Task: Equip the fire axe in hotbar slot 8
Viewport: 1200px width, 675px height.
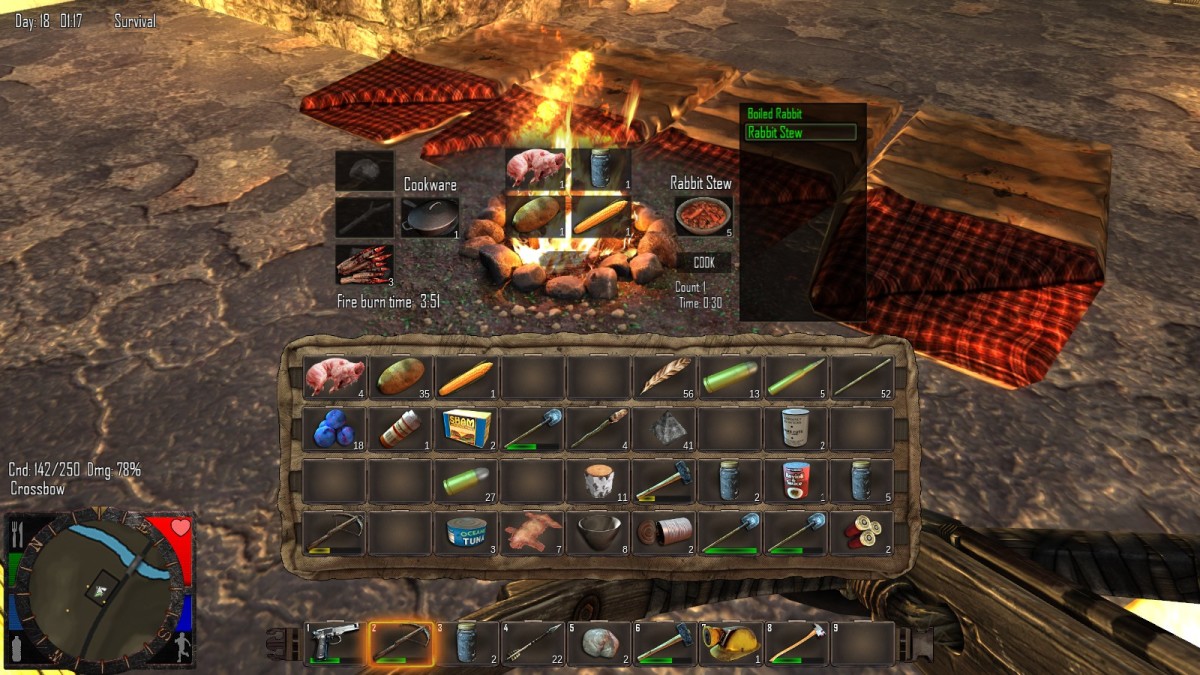Action: click(x=796, y=643)
